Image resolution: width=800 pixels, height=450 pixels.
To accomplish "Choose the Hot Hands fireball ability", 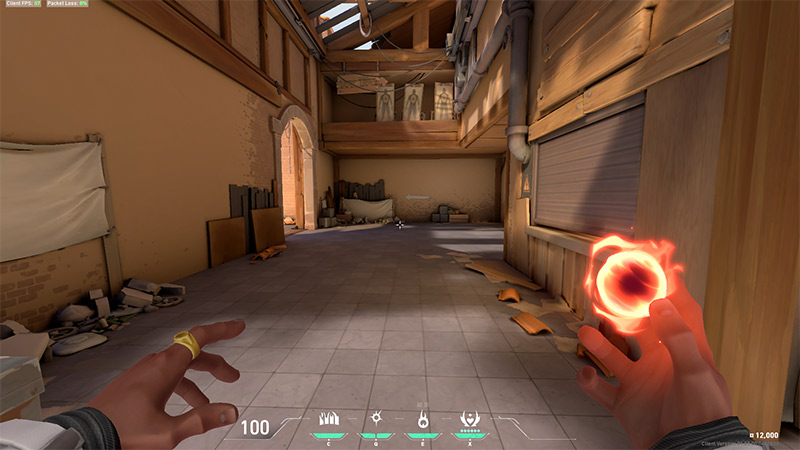I will click(x=422, y=419).
